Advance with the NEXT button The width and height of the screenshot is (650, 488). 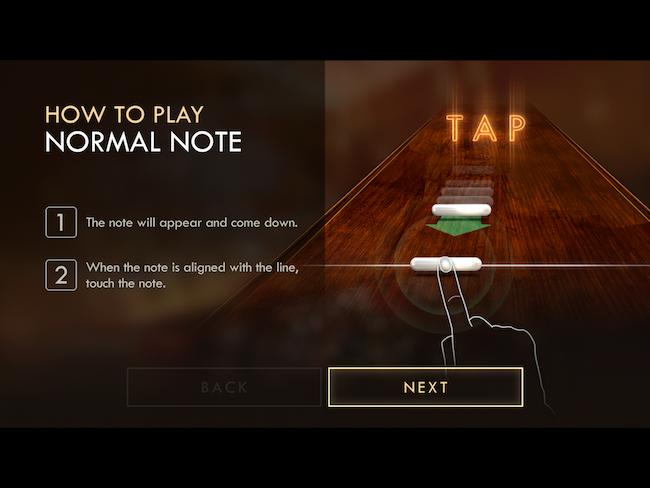point(425,387)
